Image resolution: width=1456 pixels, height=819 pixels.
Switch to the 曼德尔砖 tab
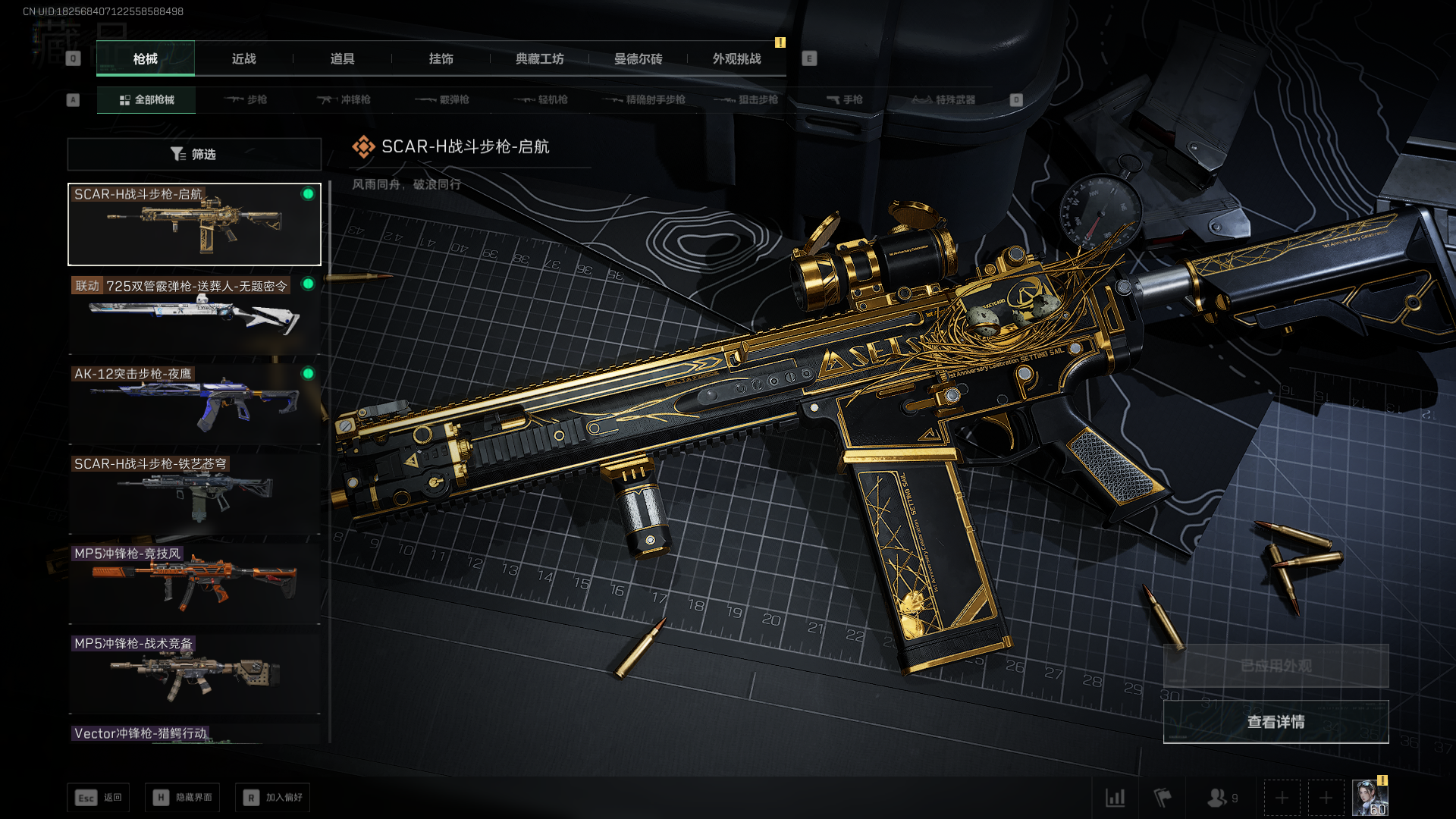click(638, 59)
